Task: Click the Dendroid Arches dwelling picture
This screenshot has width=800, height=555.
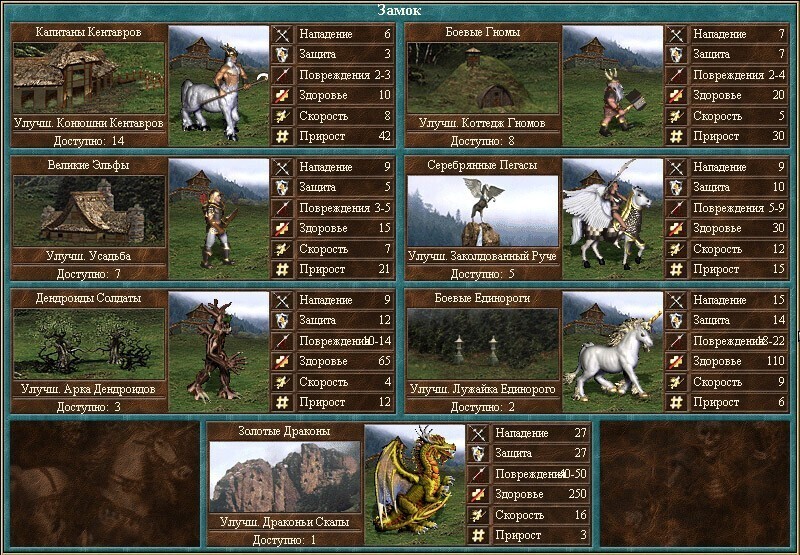Action: (x=89, y=343)
